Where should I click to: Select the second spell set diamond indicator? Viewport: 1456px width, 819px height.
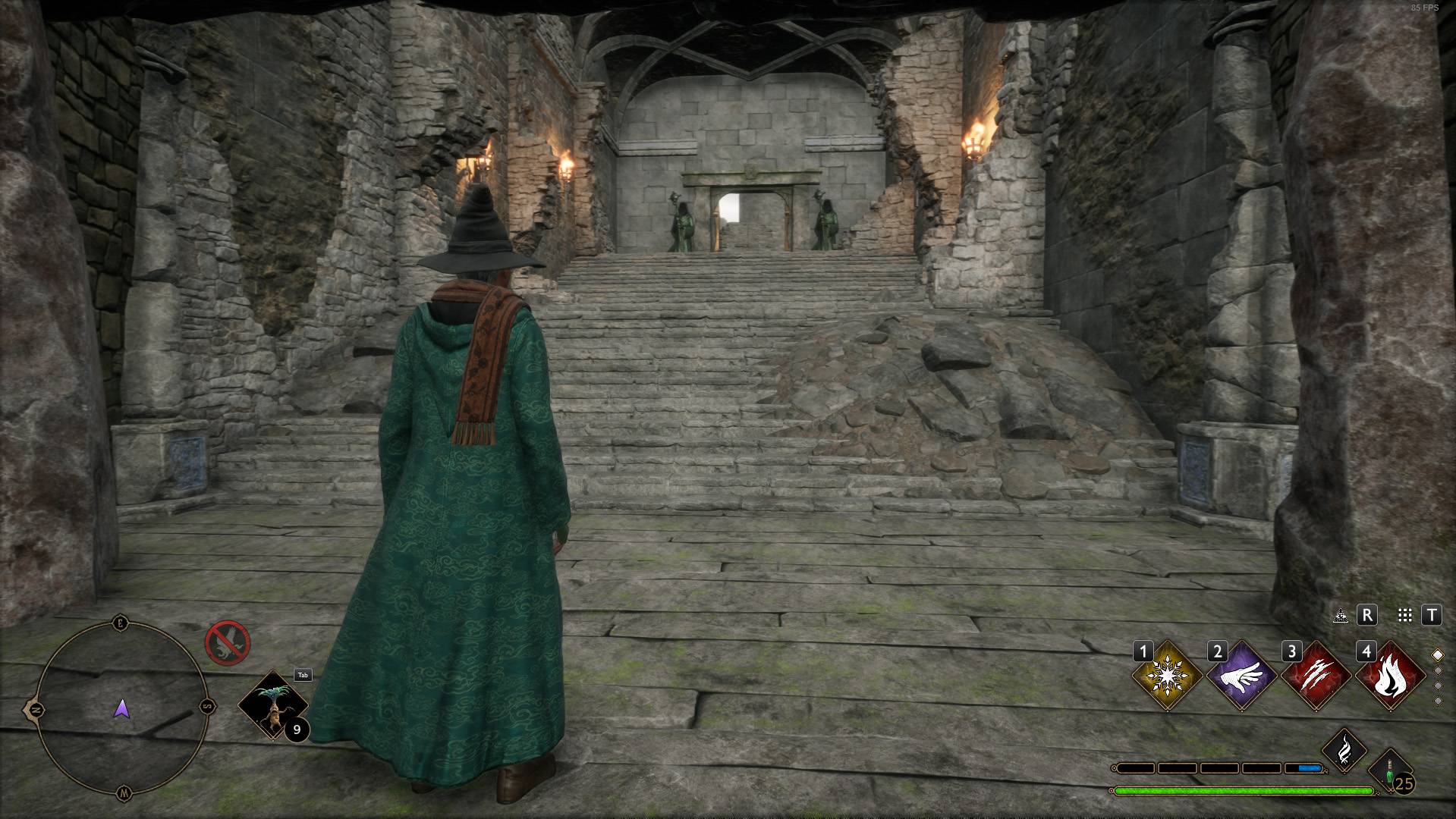point(1439,672)
